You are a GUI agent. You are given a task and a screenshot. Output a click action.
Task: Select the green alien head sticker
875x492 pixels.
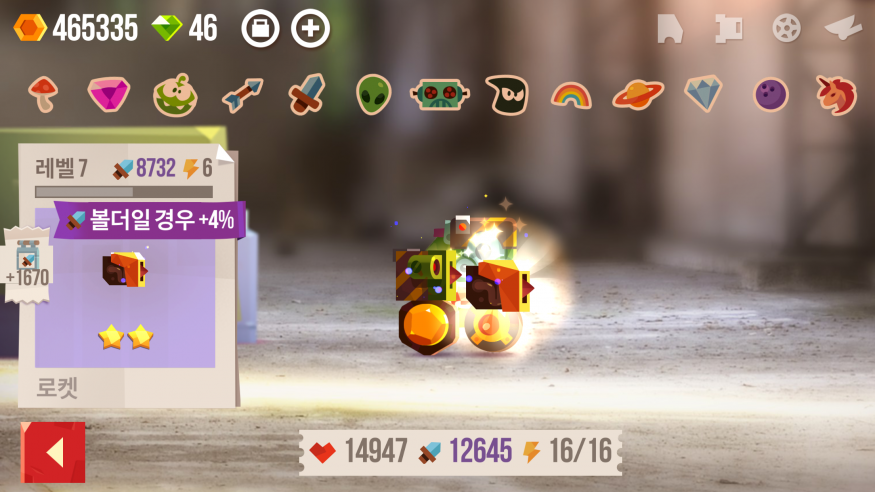click(373, 94)
